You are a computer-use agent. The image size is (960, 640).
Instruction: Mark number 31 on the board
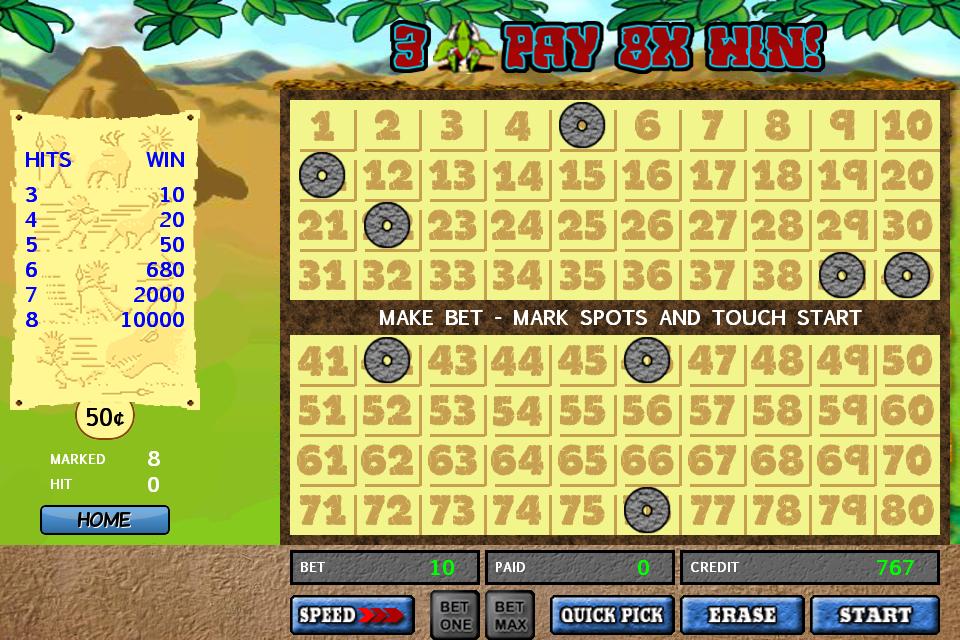322,274
